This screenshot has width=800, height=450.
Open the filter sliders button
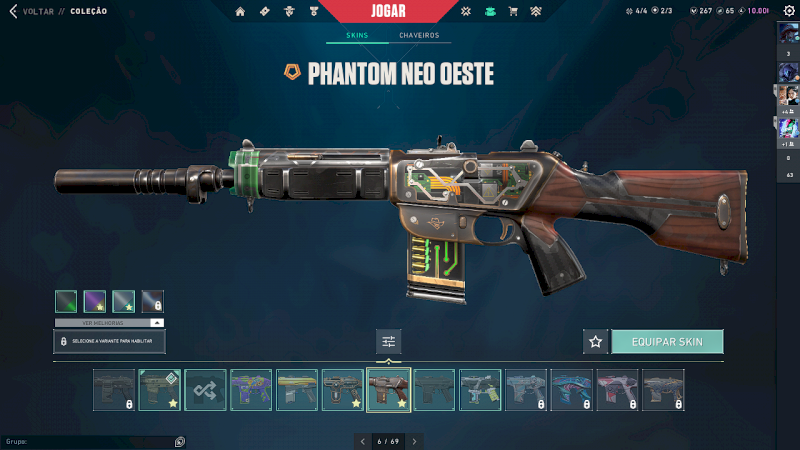pyautogui.click(x=389, y=341)
